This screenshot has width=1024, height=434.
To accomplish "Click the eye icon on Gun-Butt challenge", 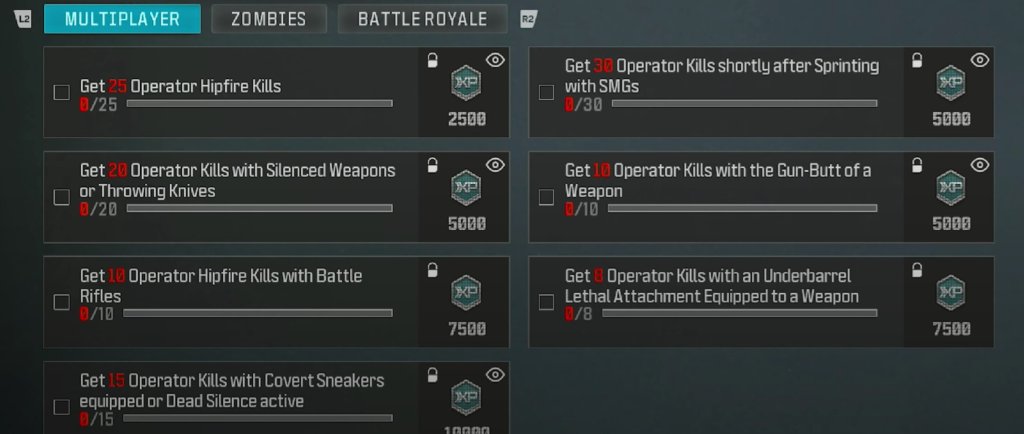I will tap(979, 165).
